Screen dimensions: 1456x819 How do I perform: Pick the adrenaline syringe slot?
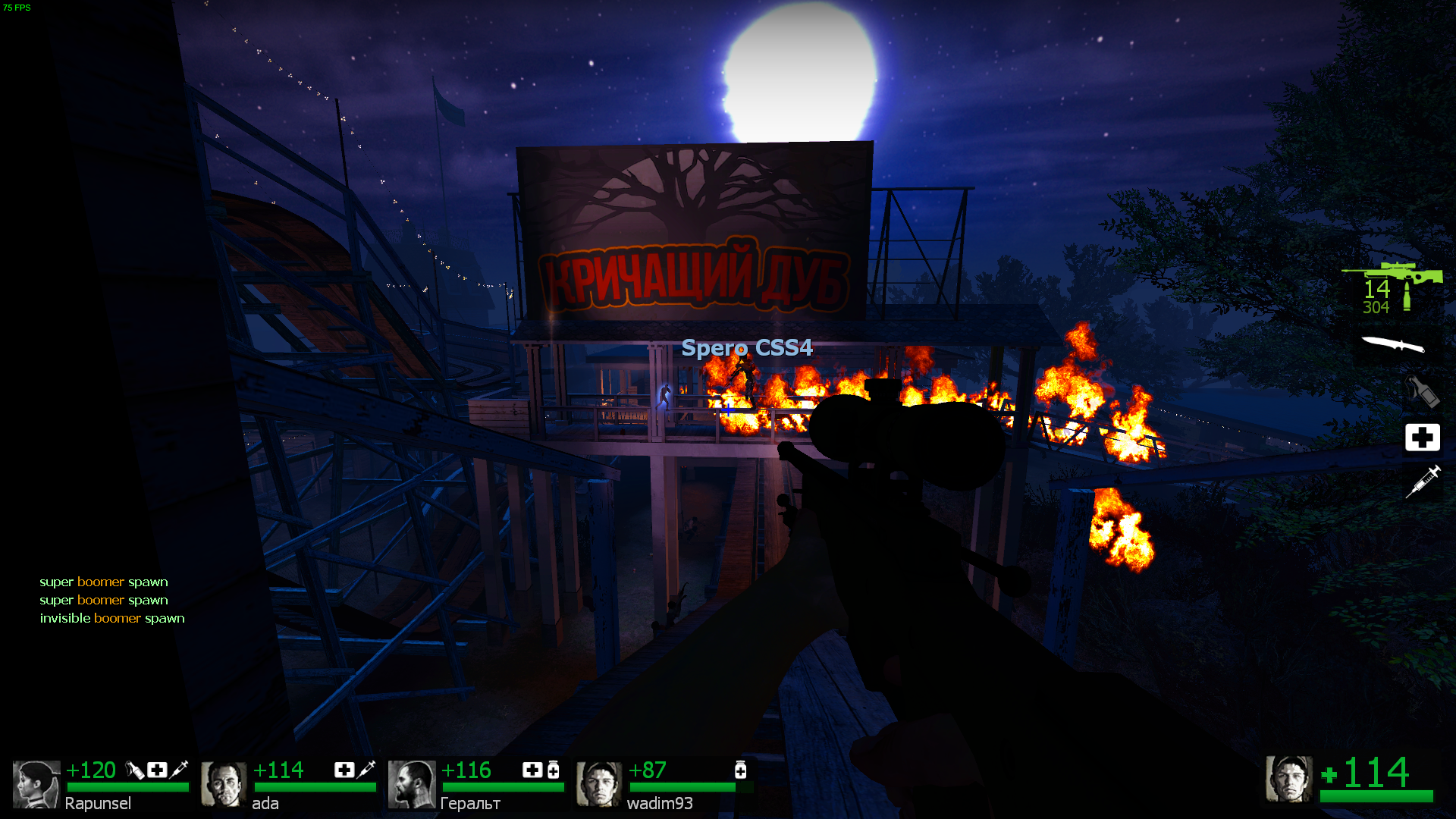pyautogui.click(x=1422, y=482)
